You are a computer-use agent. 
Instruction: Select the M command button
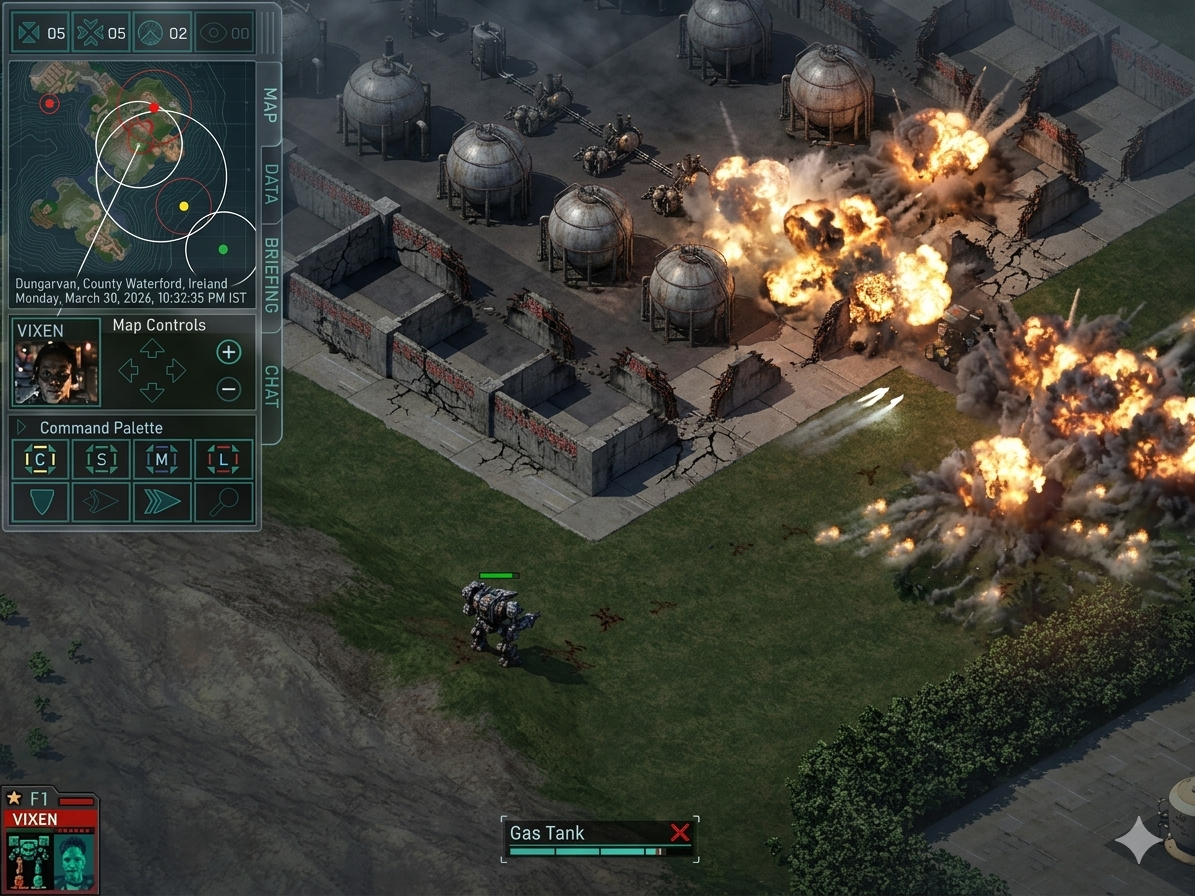tap(162, 460)
